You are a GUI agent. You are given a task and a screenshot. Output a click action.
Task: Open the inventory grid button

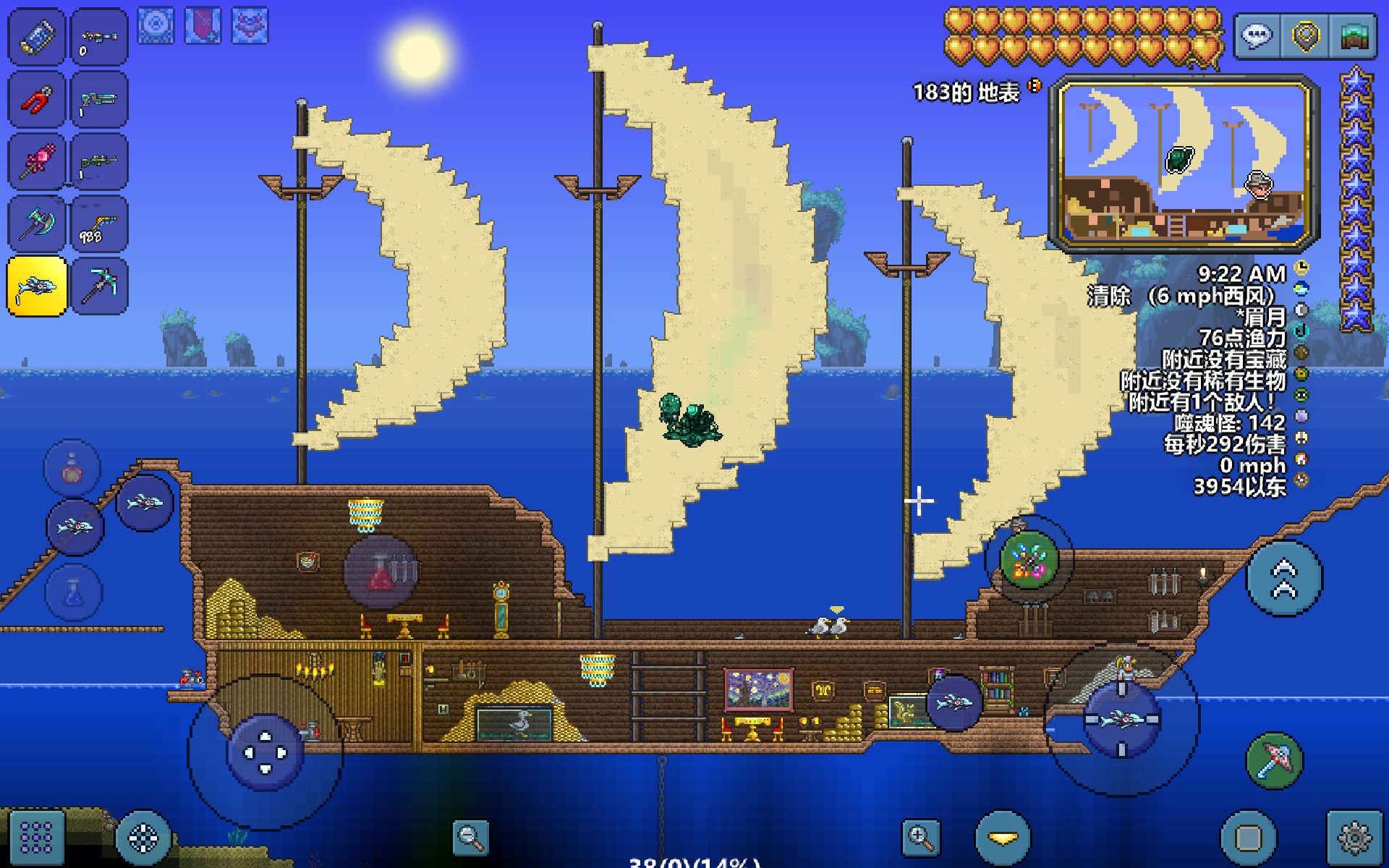pyautogui.click(x=36, y=838)
